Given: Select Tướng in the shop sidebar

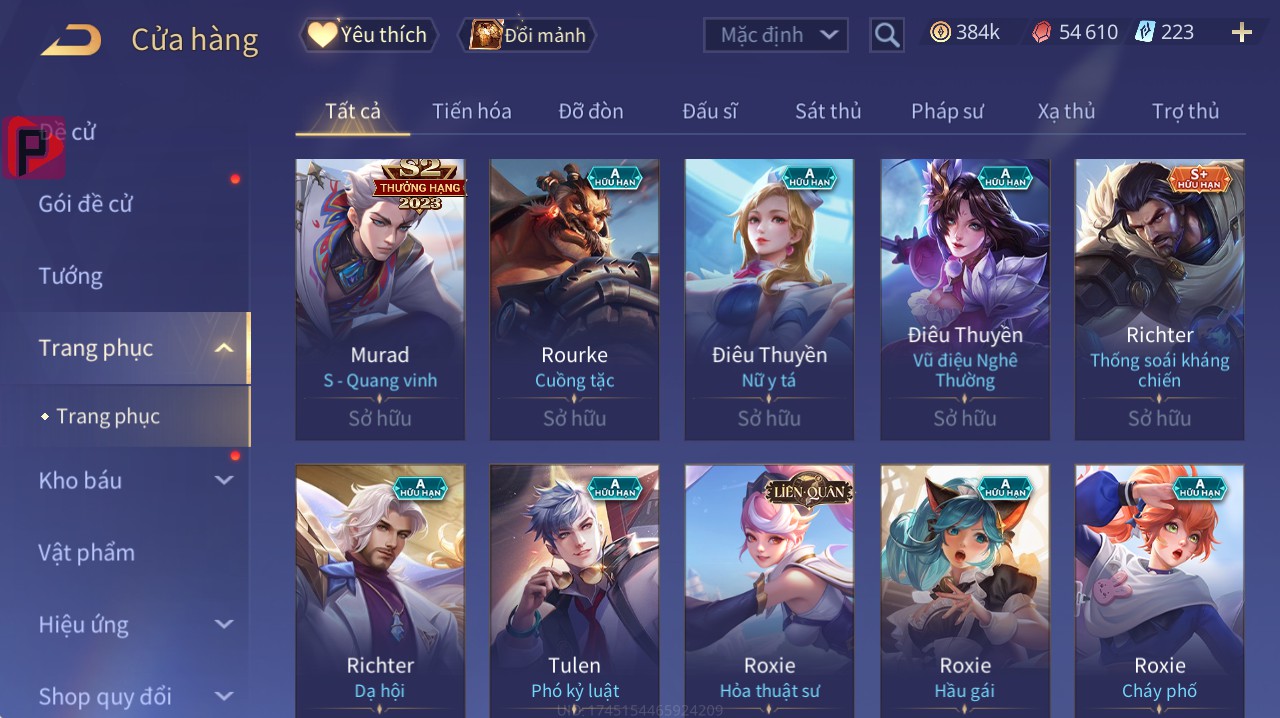Looking at the screenshot, I should click(71, 276).
